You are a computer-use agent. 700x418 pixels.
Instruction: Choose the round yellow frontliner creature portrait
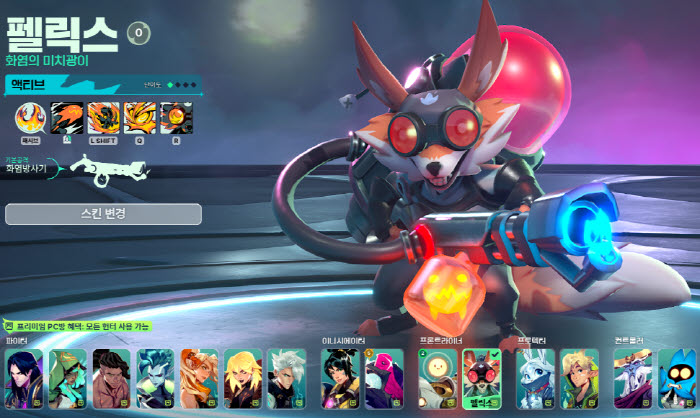point(438,379)
